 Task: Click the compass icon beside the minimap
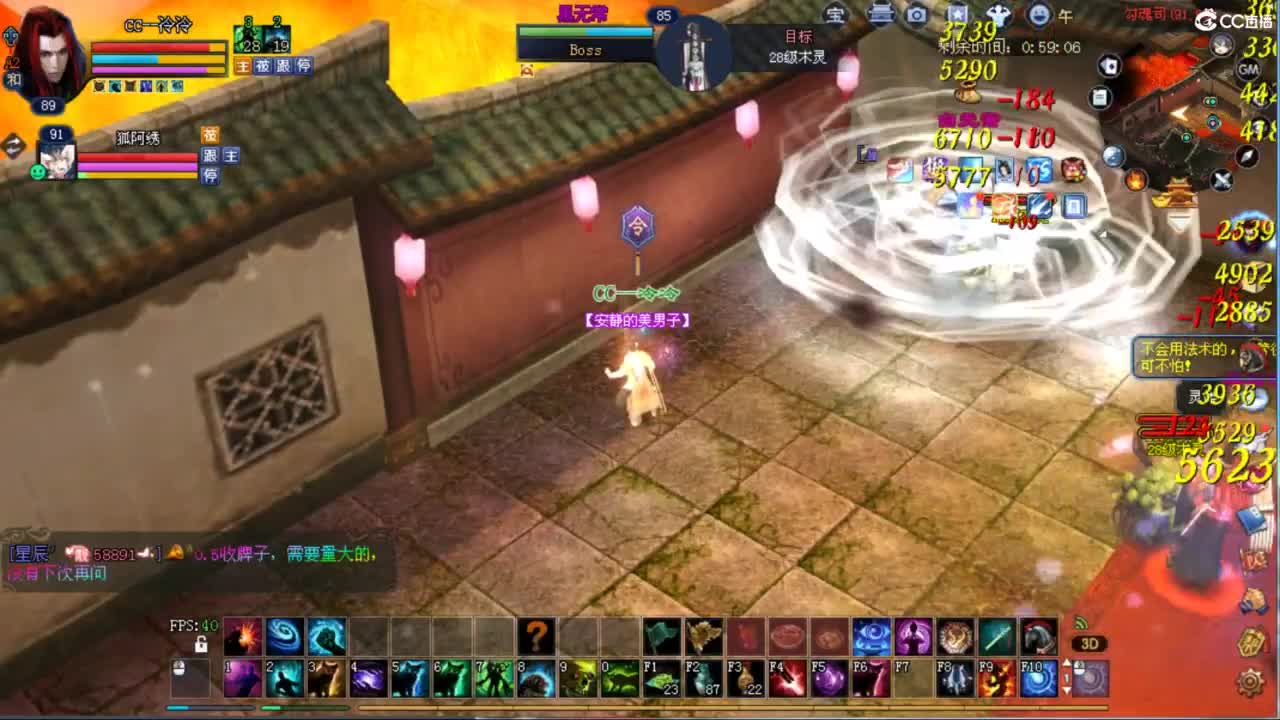[1245, 157]
